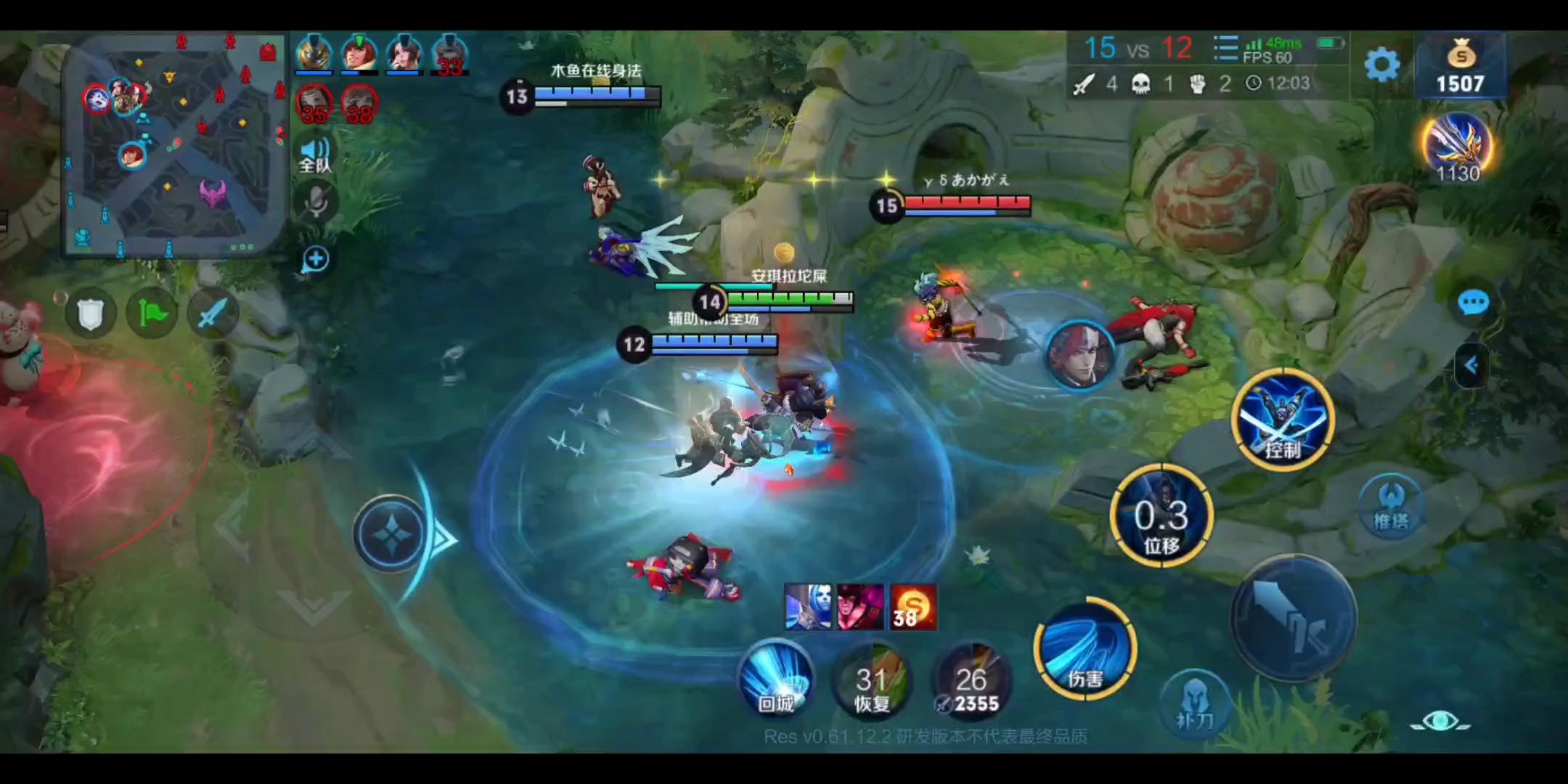Use the 恢复 heal spell
The image size is (1568, 784).
coord(872,682)
